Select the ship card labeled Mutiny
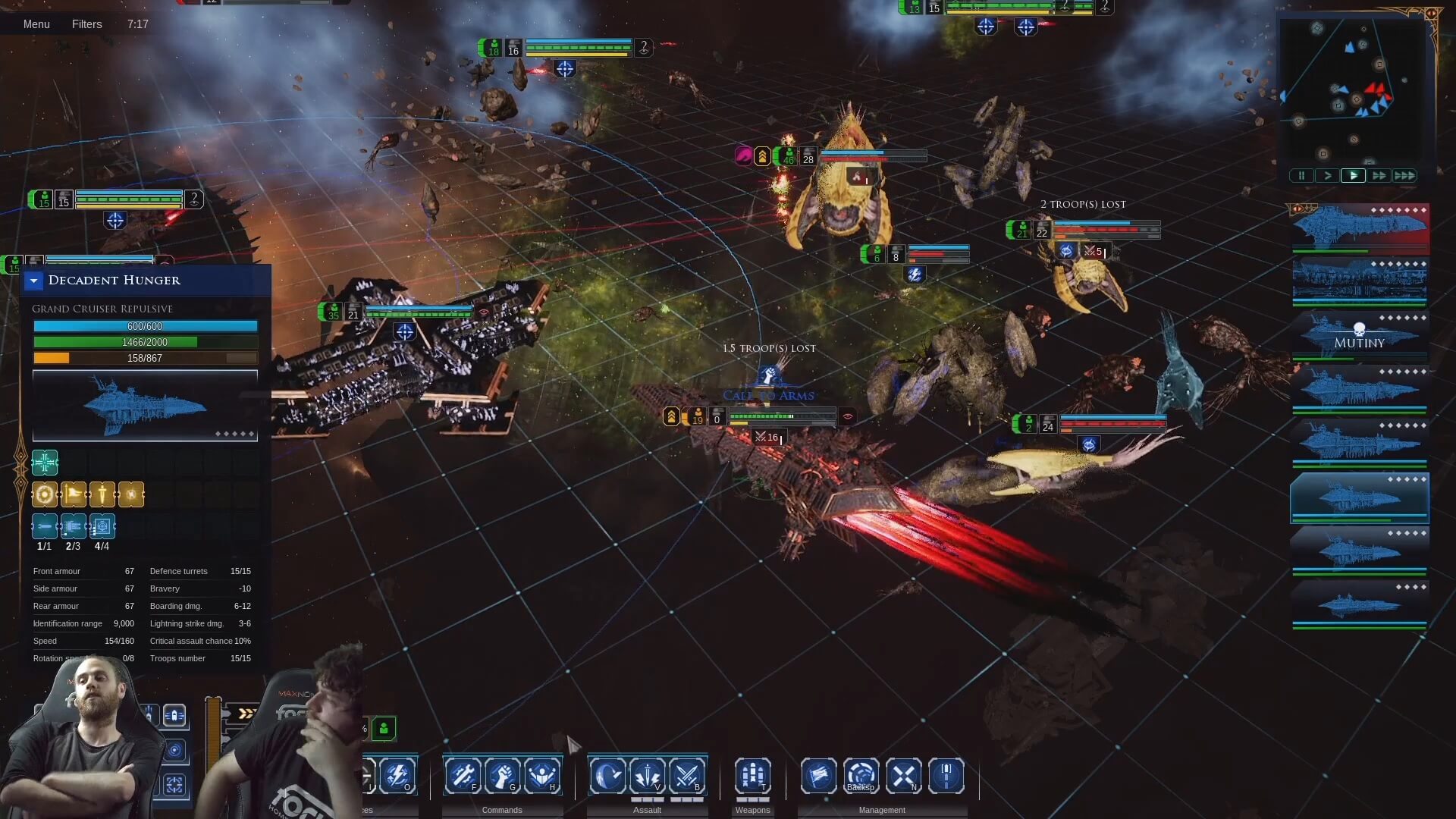Viewport: 1456px width, 819px height. point(1359,336)
